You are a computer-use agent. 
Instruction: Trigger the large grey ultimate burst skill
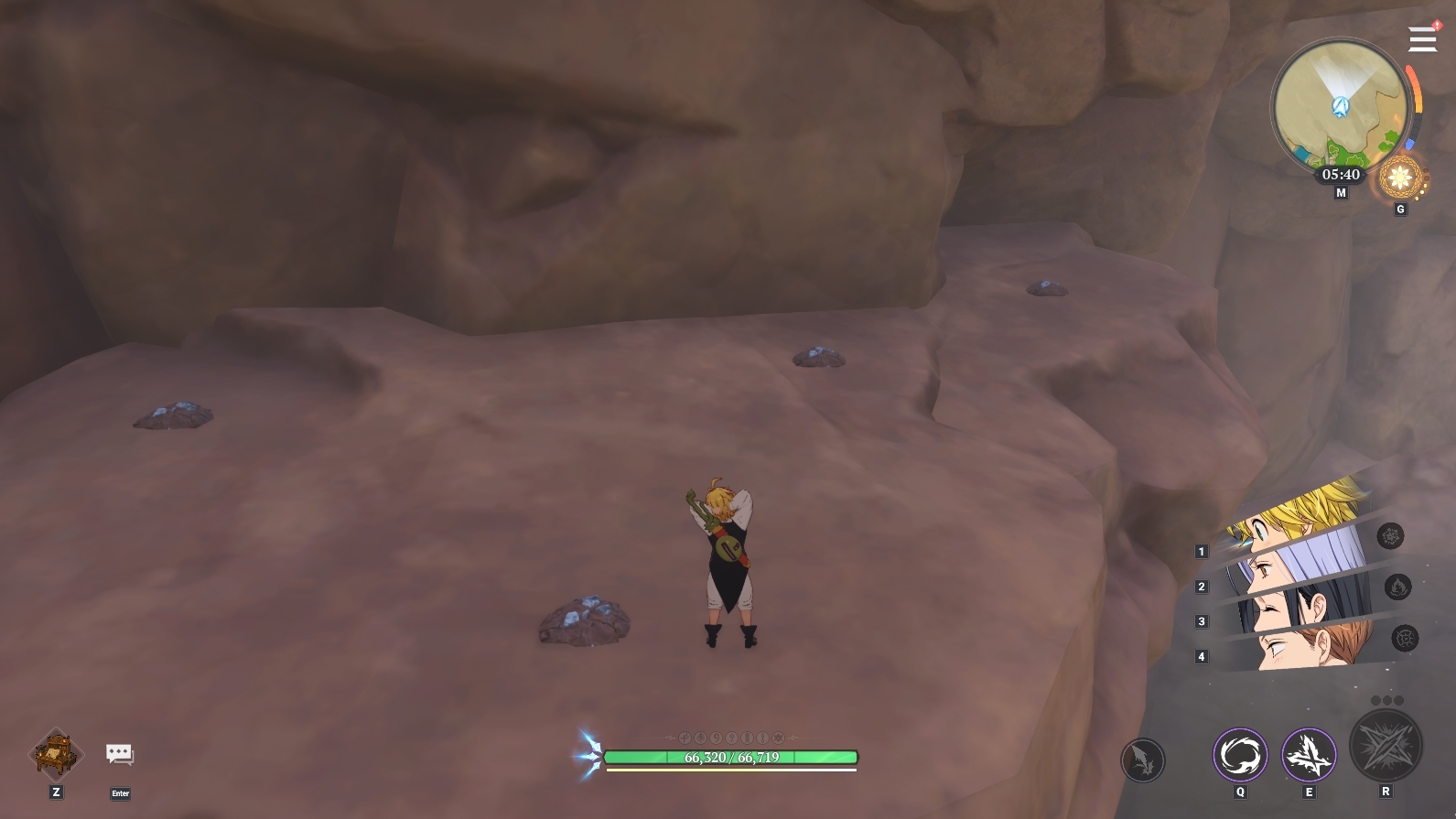point(1386,745)
